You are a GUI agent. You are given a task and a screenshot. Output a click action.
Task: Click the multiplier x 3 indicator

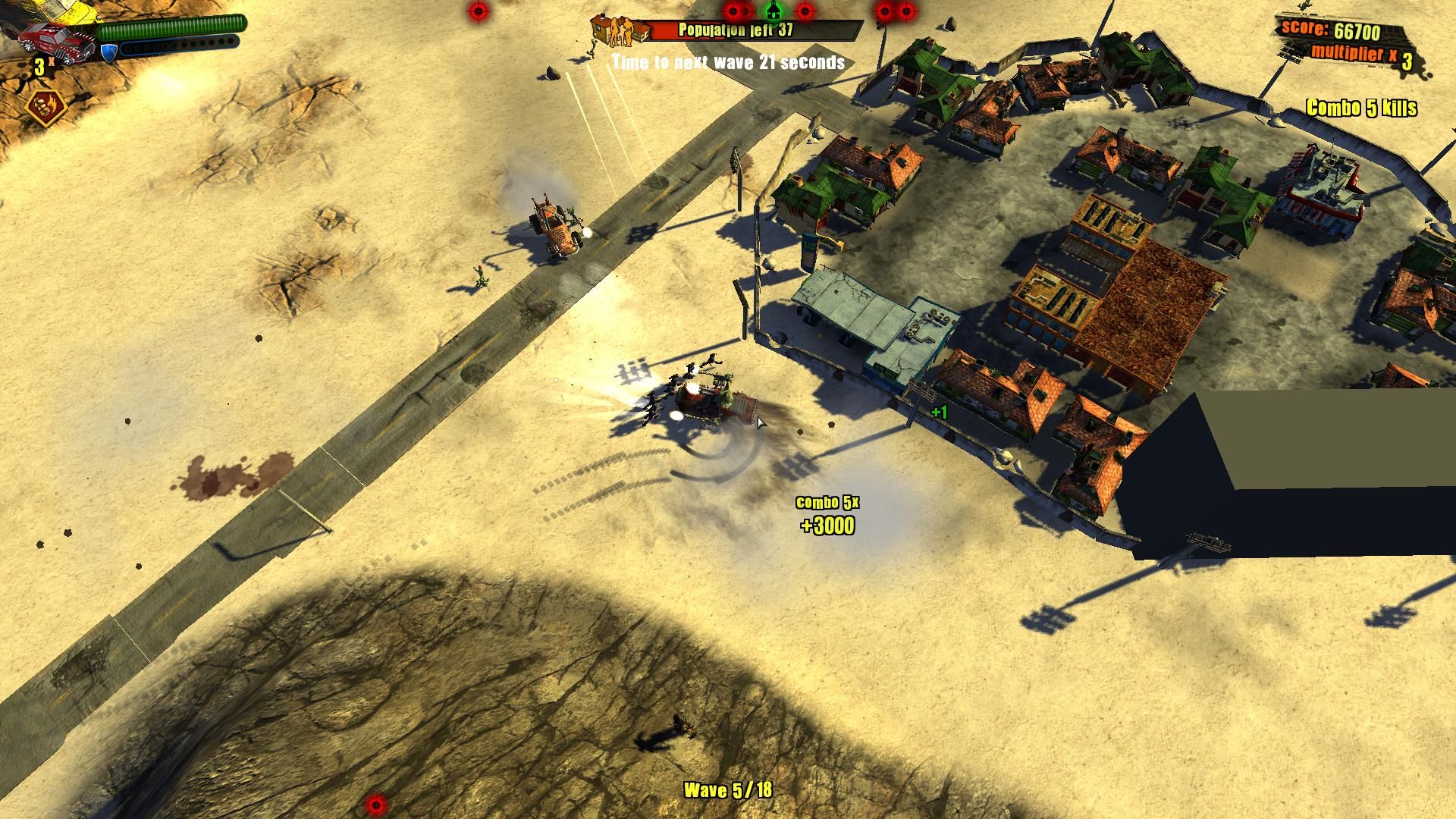pos(1357,53)
